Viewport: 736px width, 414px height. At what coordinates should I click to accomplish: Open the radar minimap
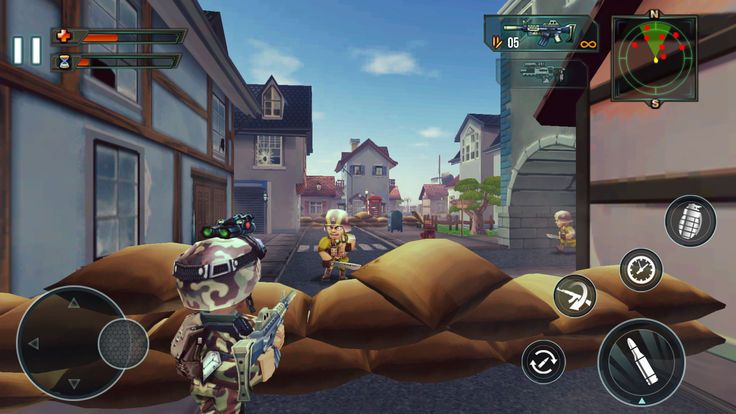[655, 57]
